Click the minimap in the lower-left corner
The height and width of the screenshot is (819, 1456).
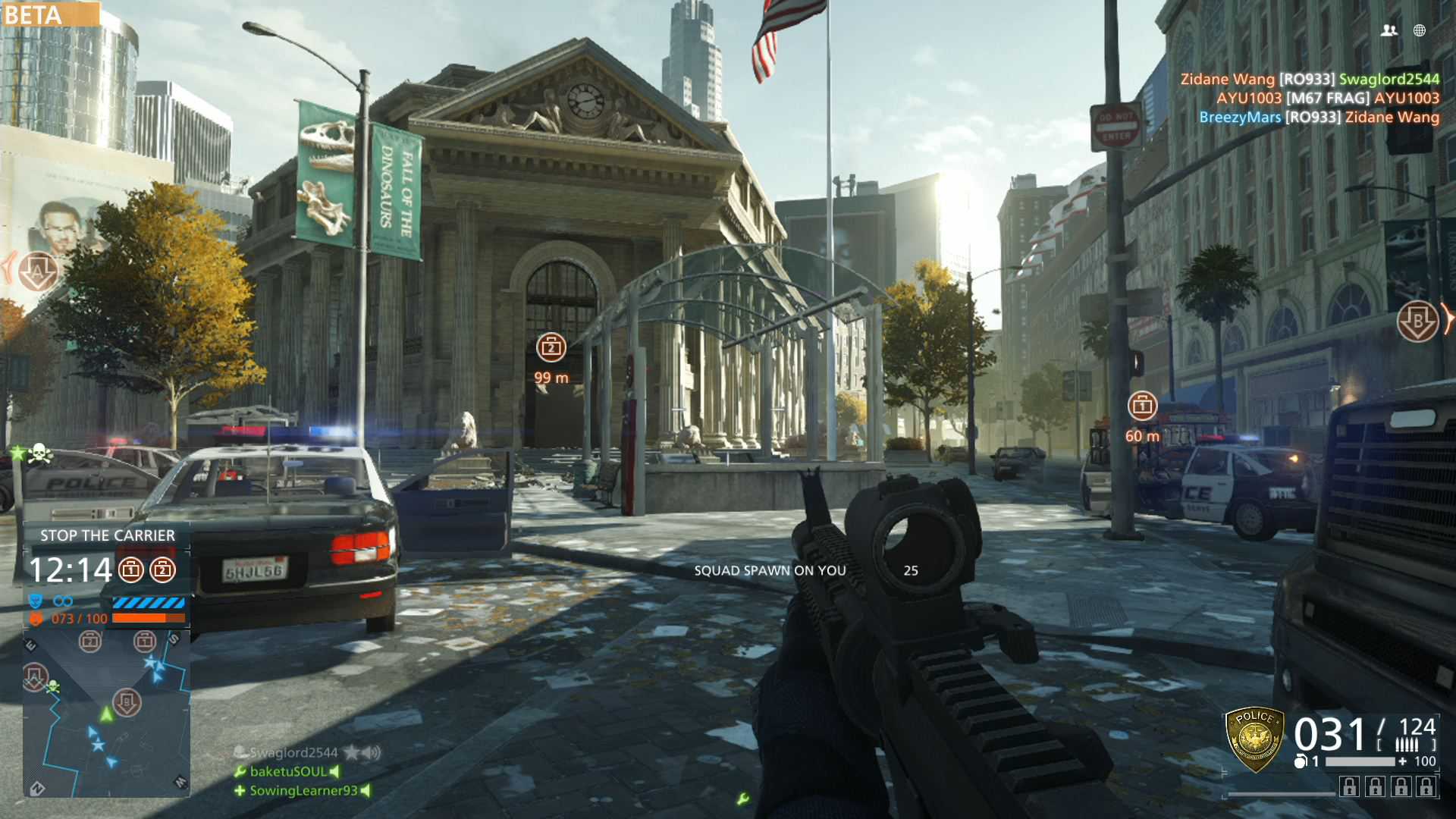(x=106, y=713)
